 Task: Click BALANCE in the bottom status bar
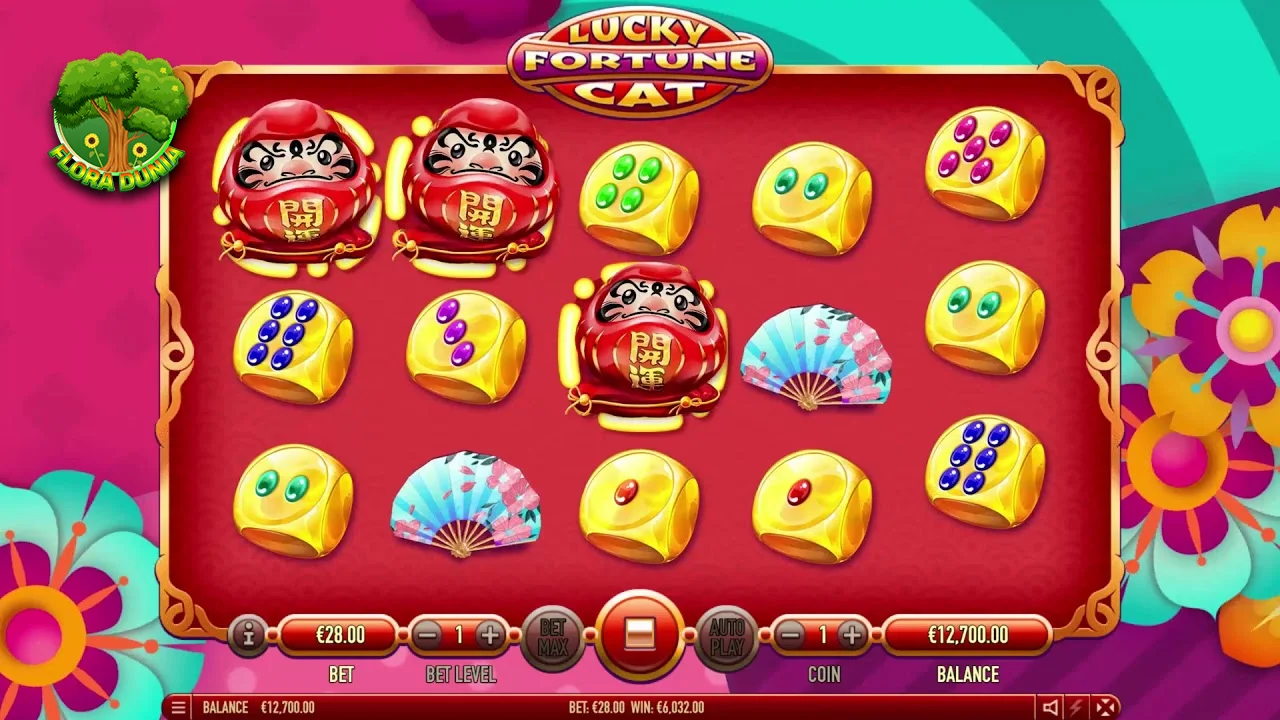tap(225, 707)
